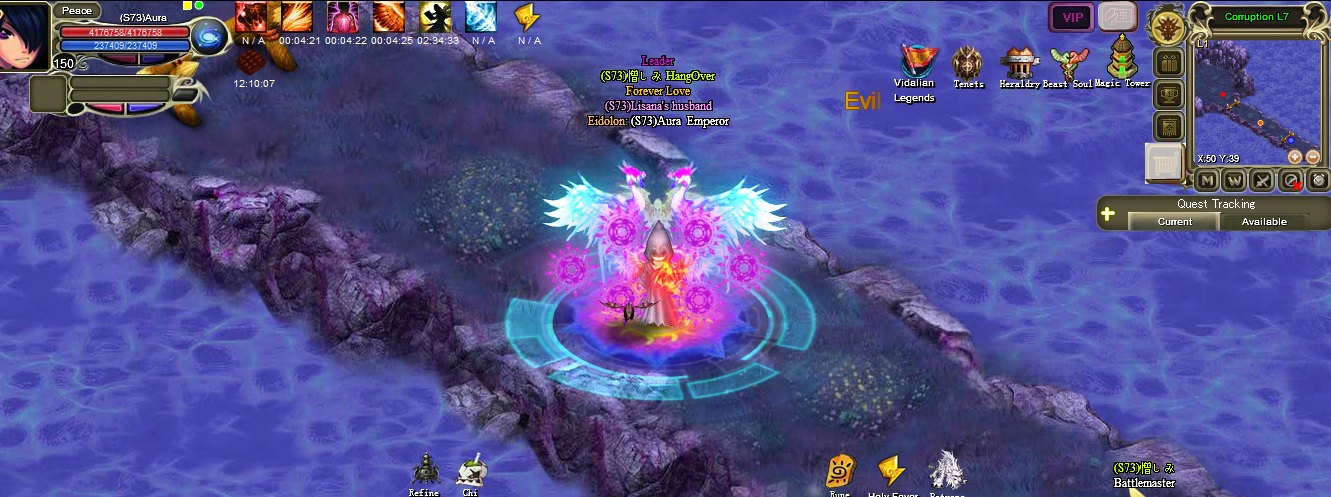Click the crossed swords button under minimap
This screenshot has height=497, width=1331.
[1263, 180]
